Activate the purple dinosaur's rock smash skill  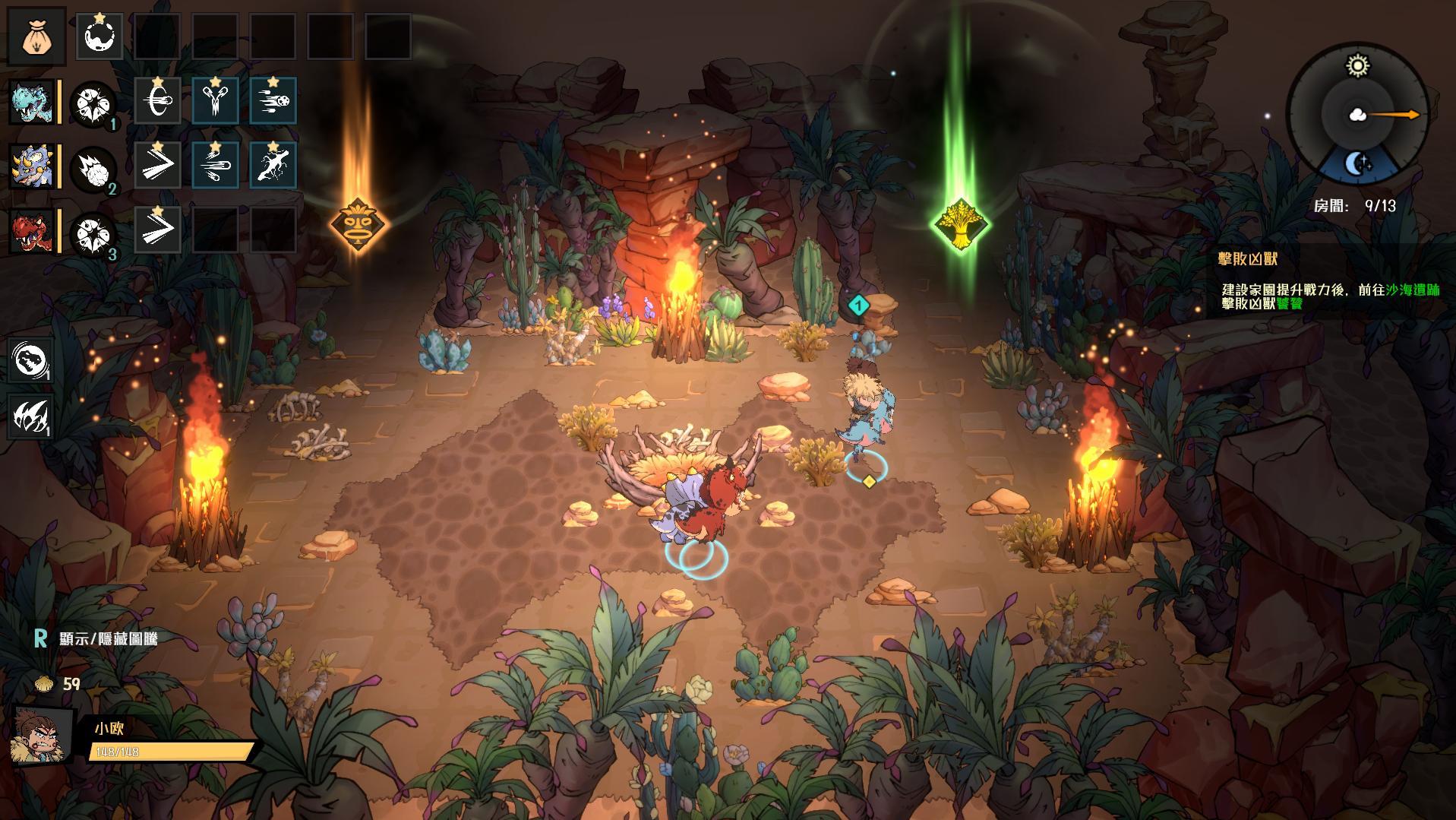pos(93,168)
